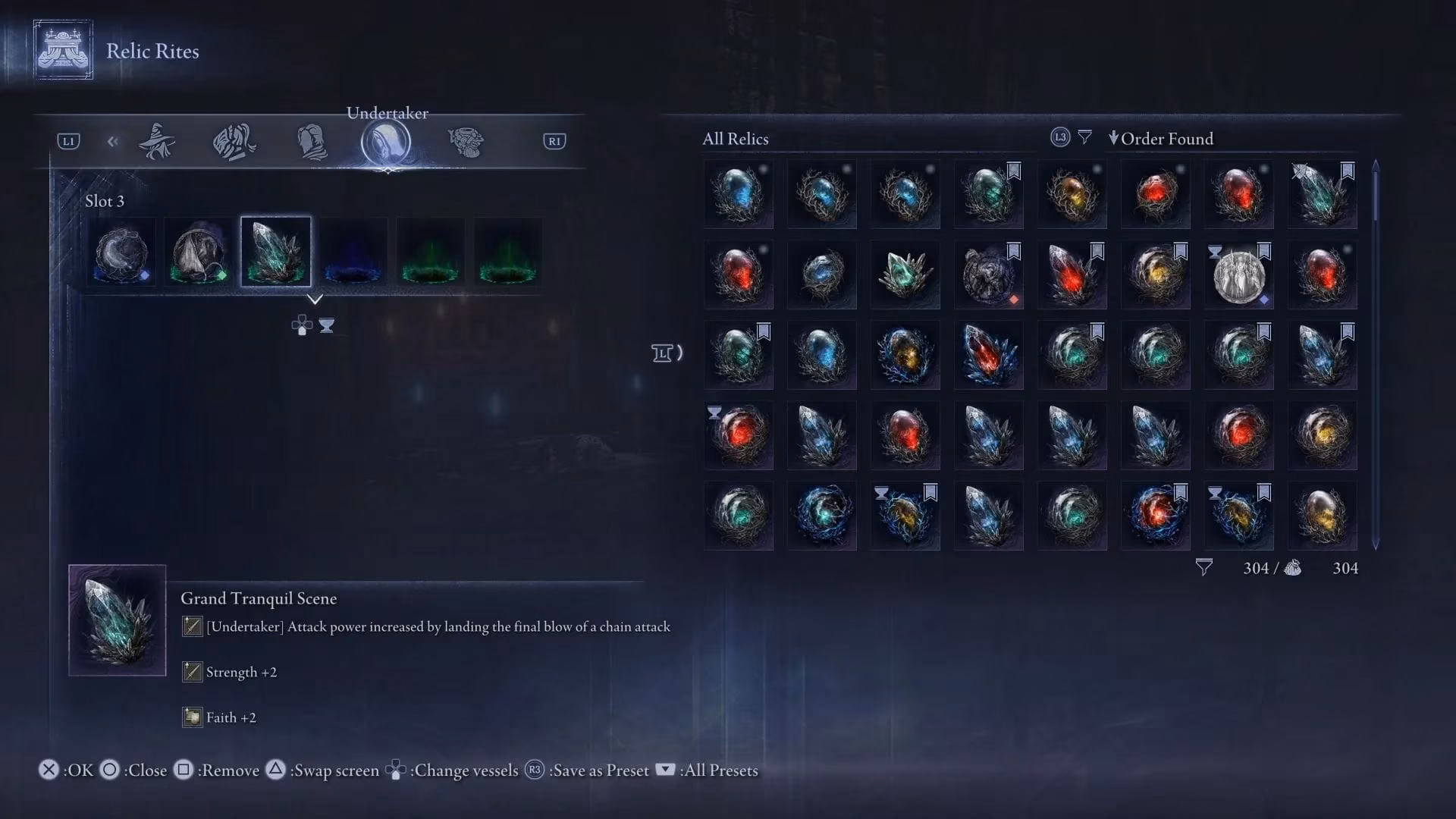
Task: Click the left double-chevron beside L1
Action: 113,141
